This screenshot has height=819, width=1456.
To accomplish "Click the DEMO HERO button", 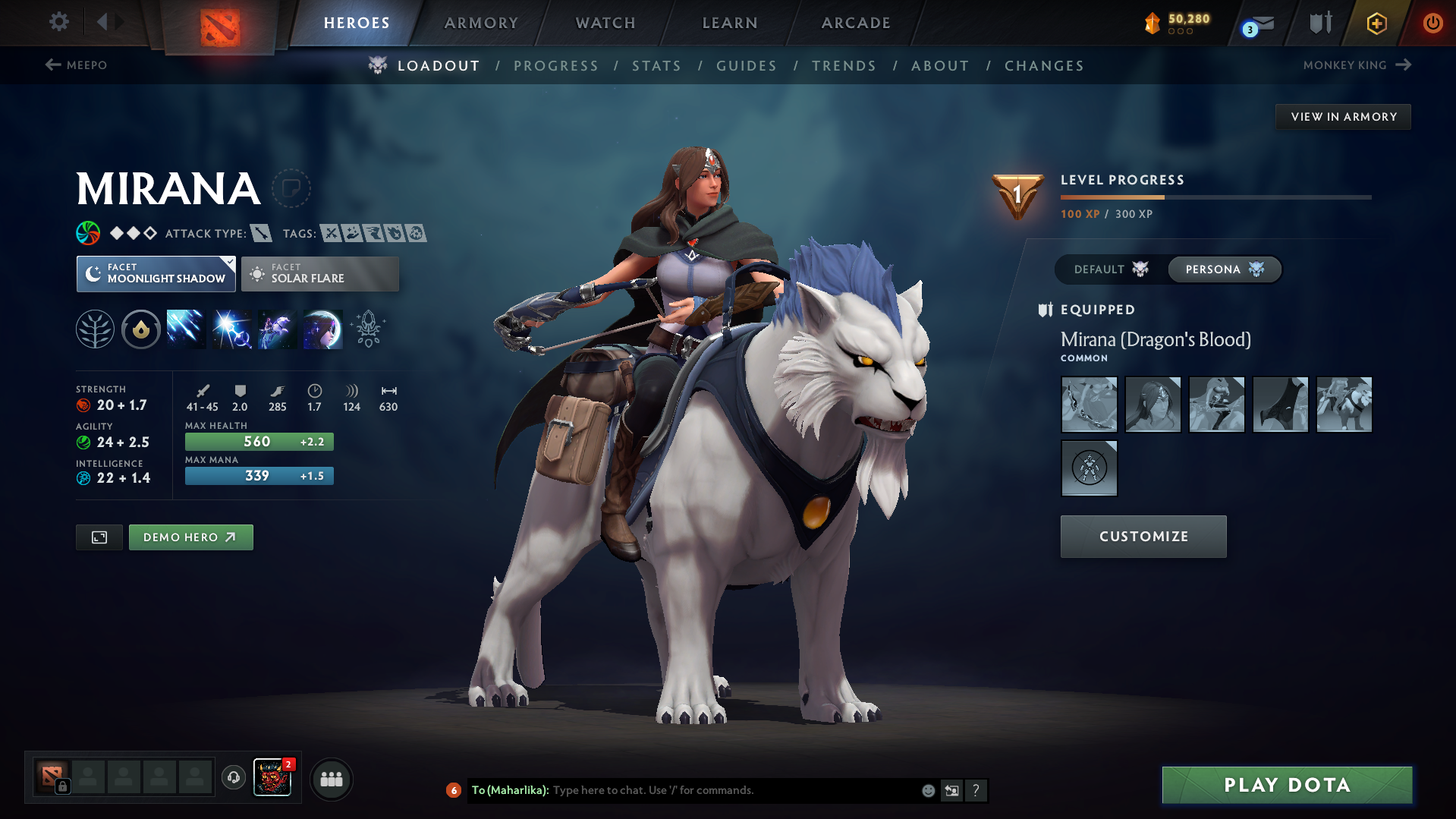I will (x=190, y=537).
